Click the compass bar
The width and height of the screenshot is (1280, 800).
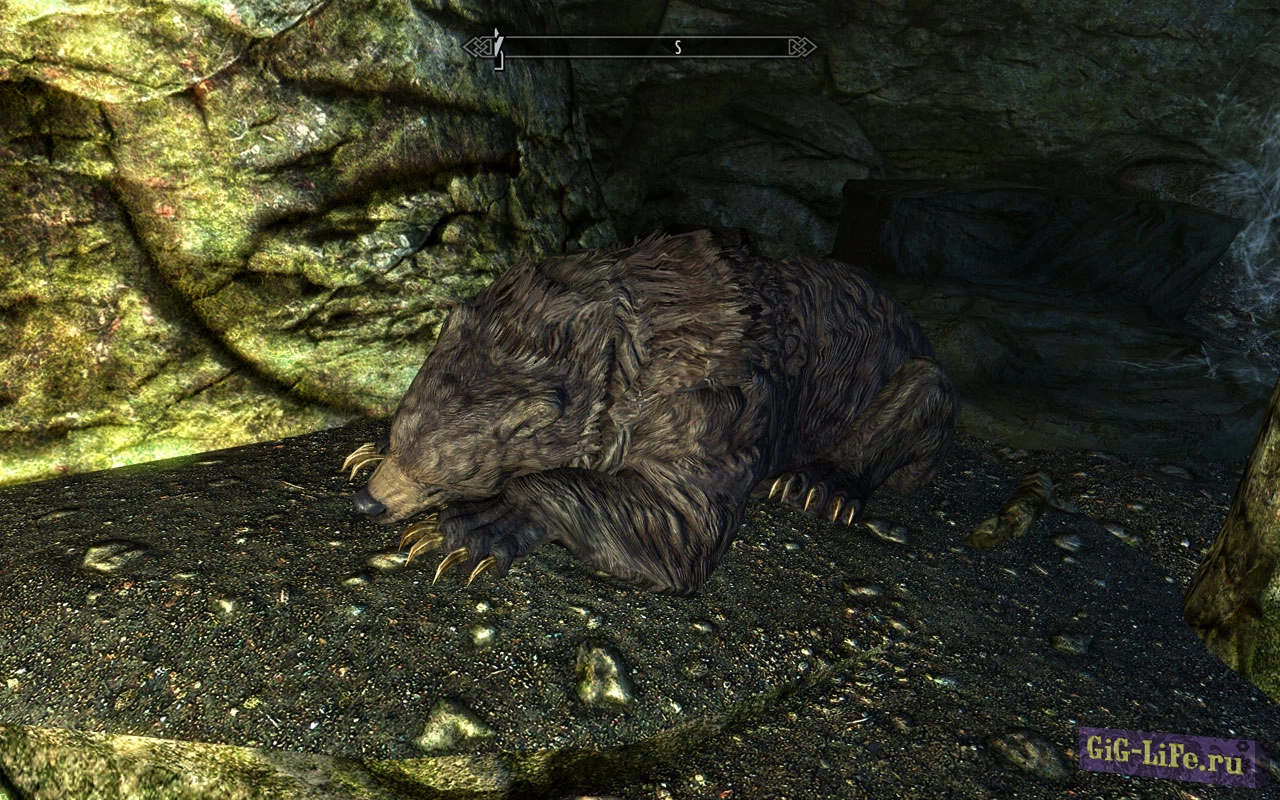(640, 47)
